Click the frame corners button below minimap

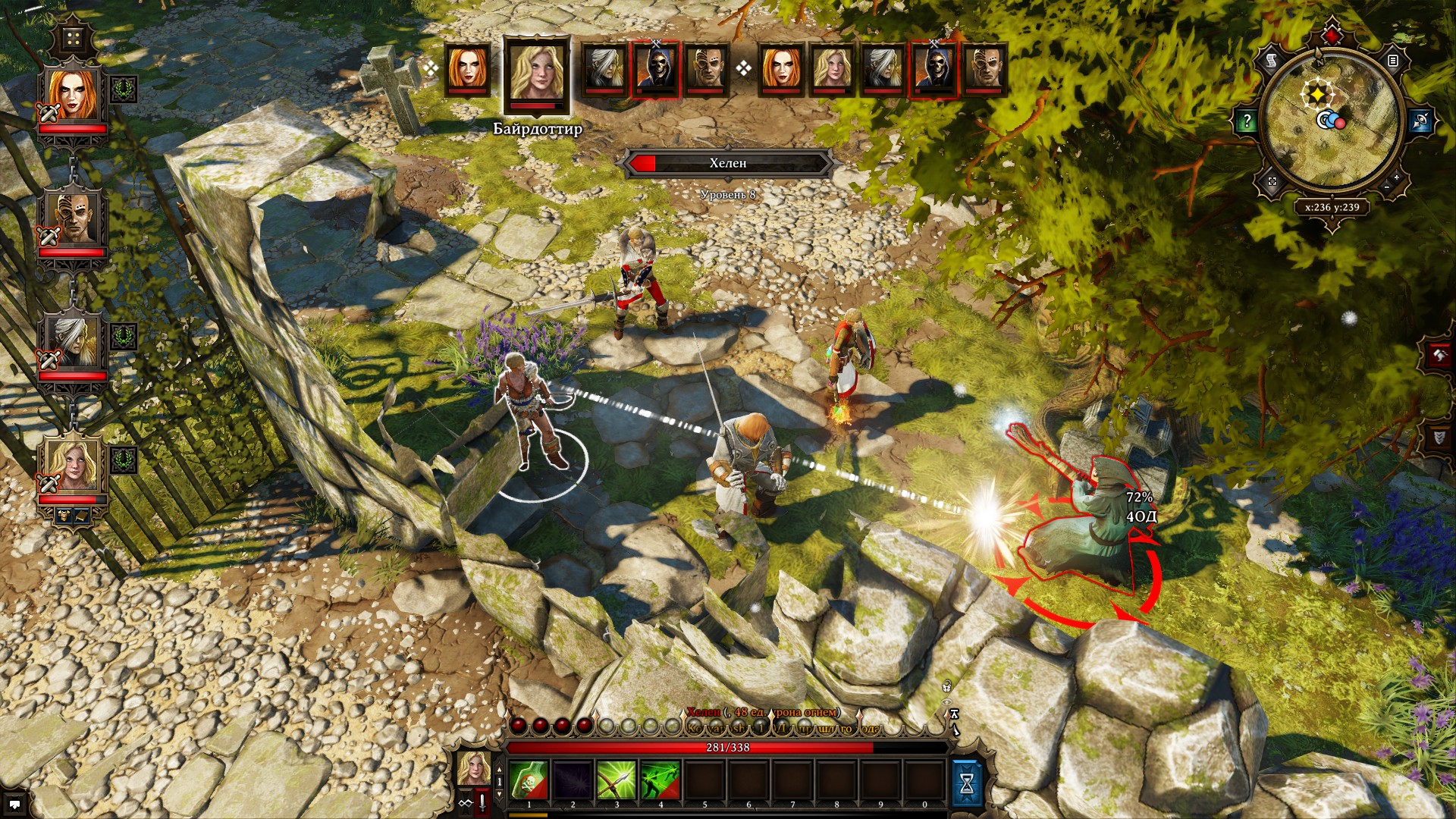(x=1272, y=182)
